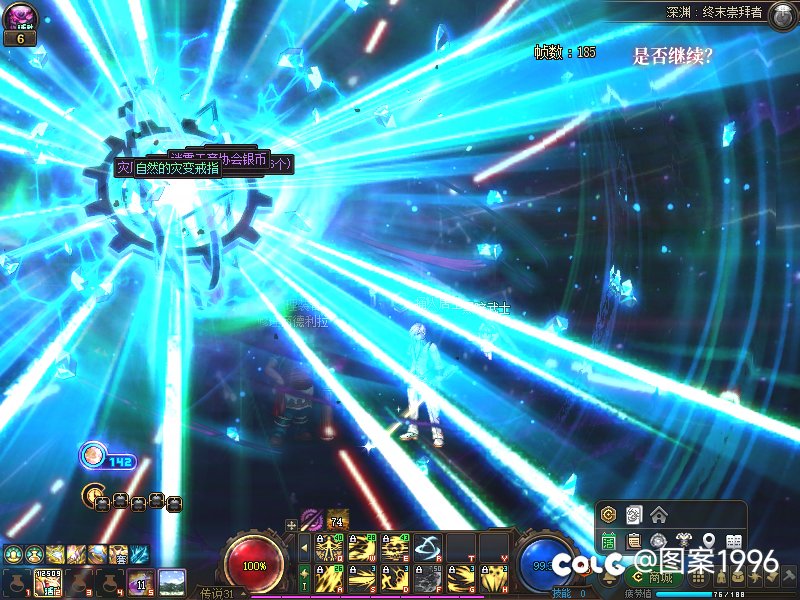Pick up the 自然的灾变戒指 item label
The image size is (800, 600).
coord(176,169)
